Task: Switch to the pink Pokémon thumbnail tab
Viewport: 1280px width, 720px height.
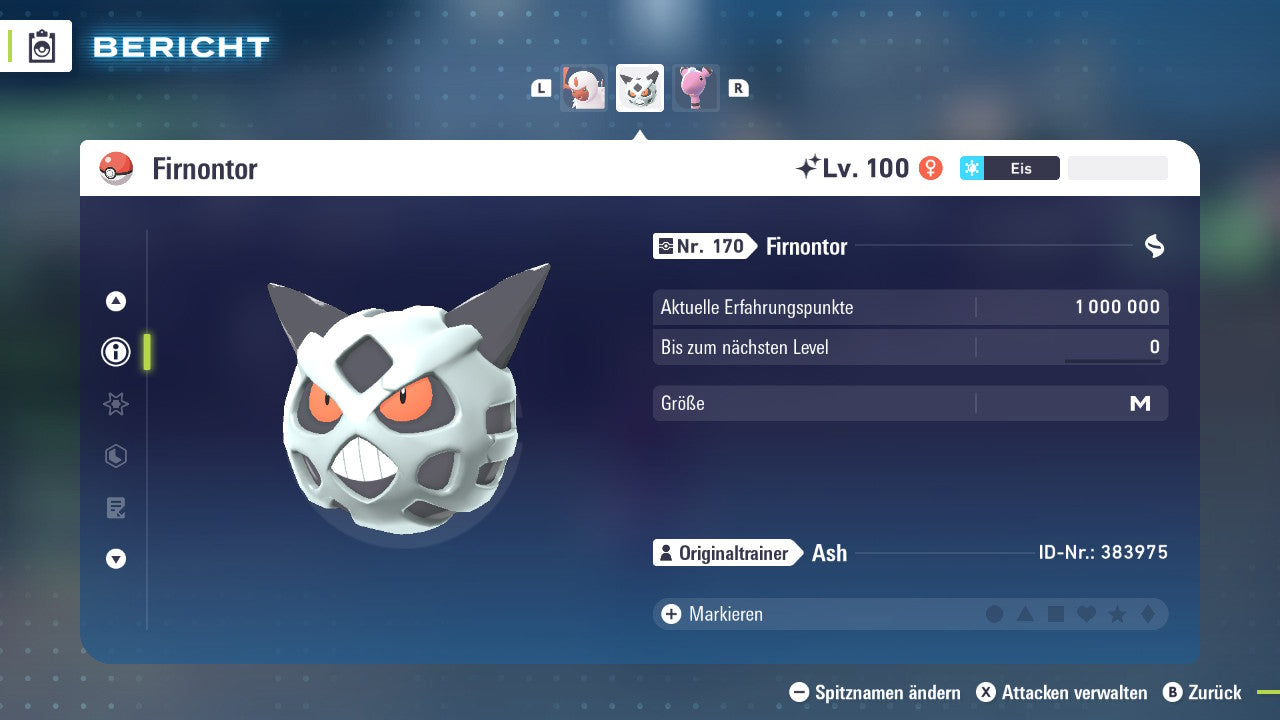Action: click(696, 87)
